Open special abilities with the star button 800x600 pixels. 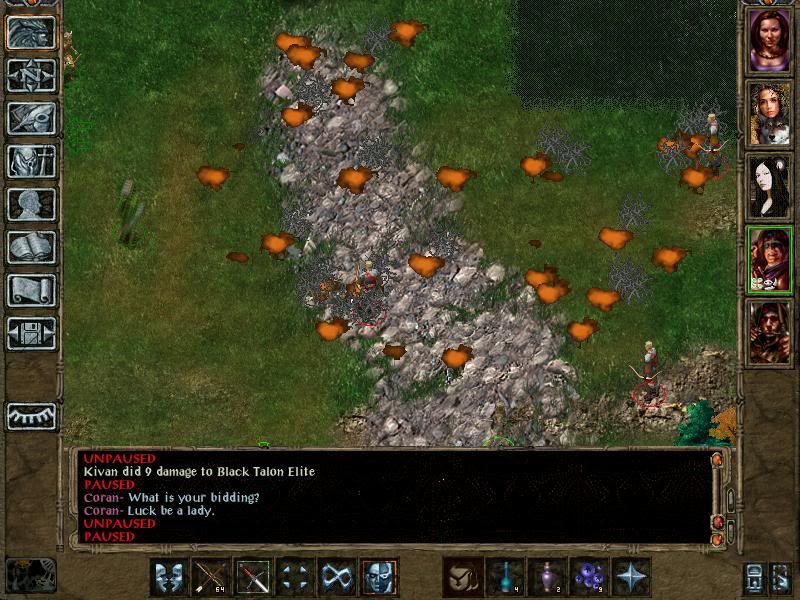tap(631, 577)
